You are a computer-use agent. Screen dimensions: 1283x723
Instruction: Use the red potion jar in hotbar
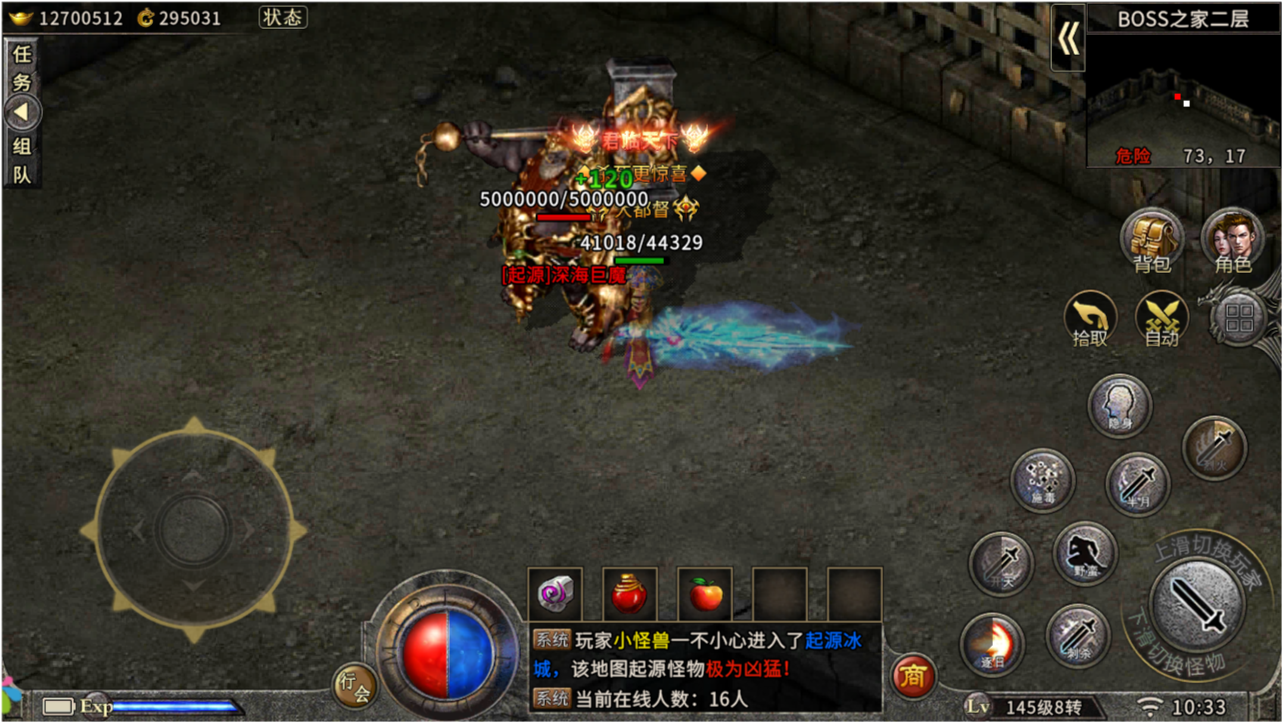pos(630,594)
